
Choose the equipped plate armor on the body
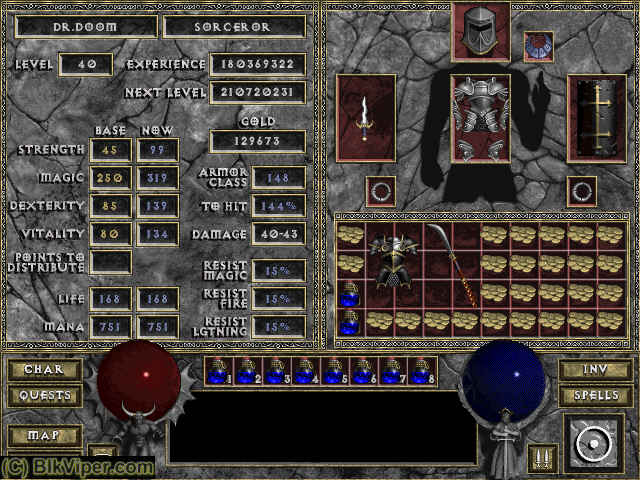tap(480, 118)
